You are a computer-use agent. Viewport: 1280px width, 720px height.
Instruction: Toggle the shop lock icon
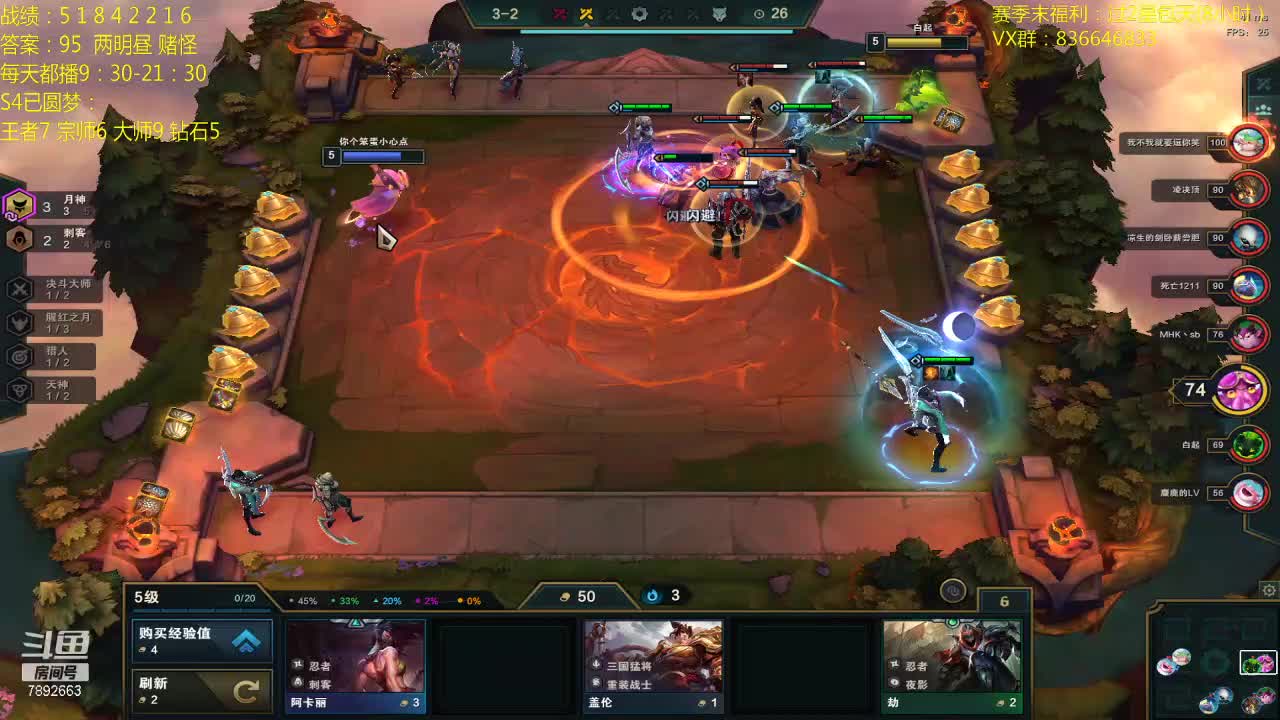tap(953, 591)
